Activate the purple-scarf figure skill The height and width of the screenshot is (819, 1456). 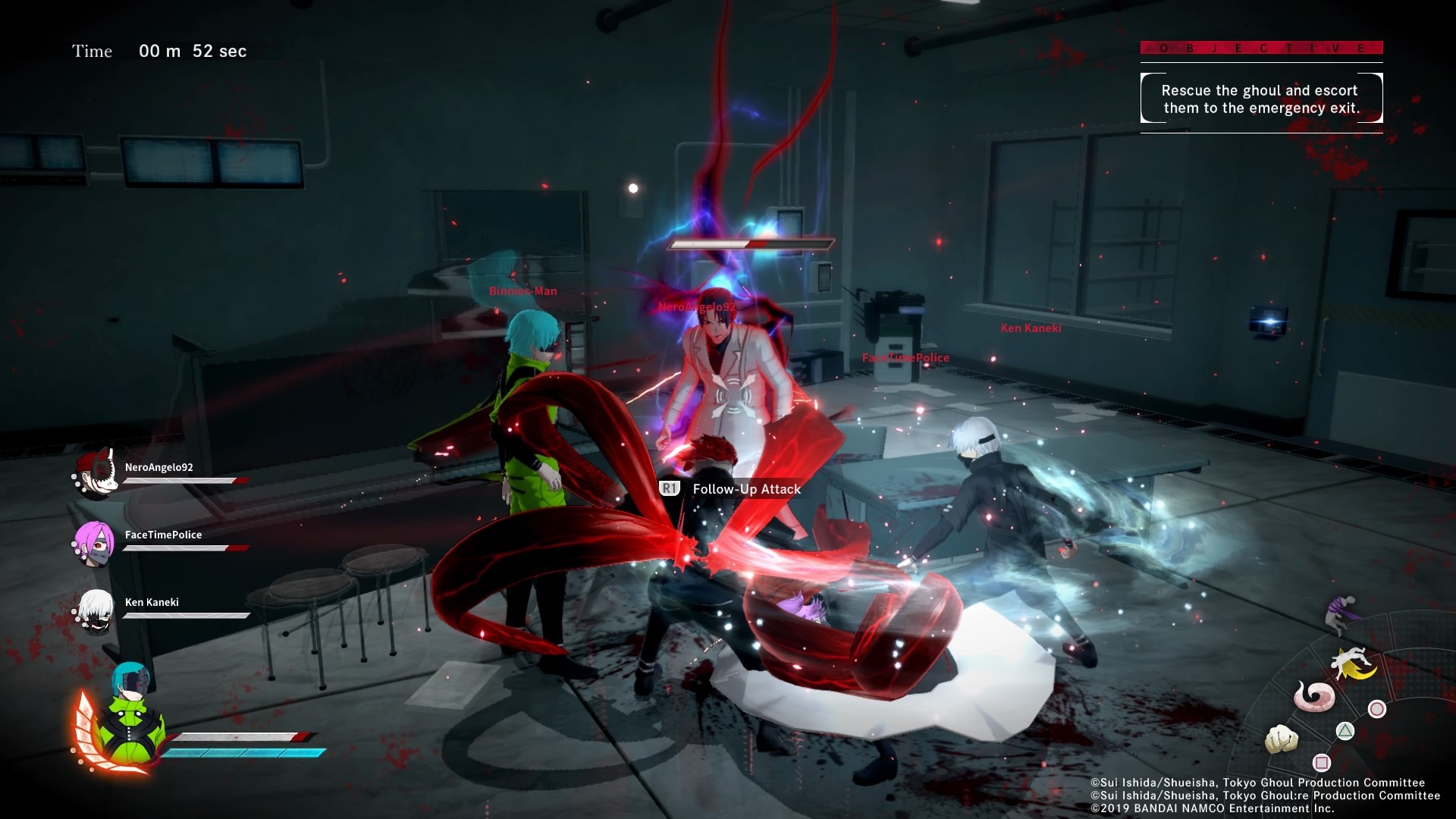point(1339,613)
